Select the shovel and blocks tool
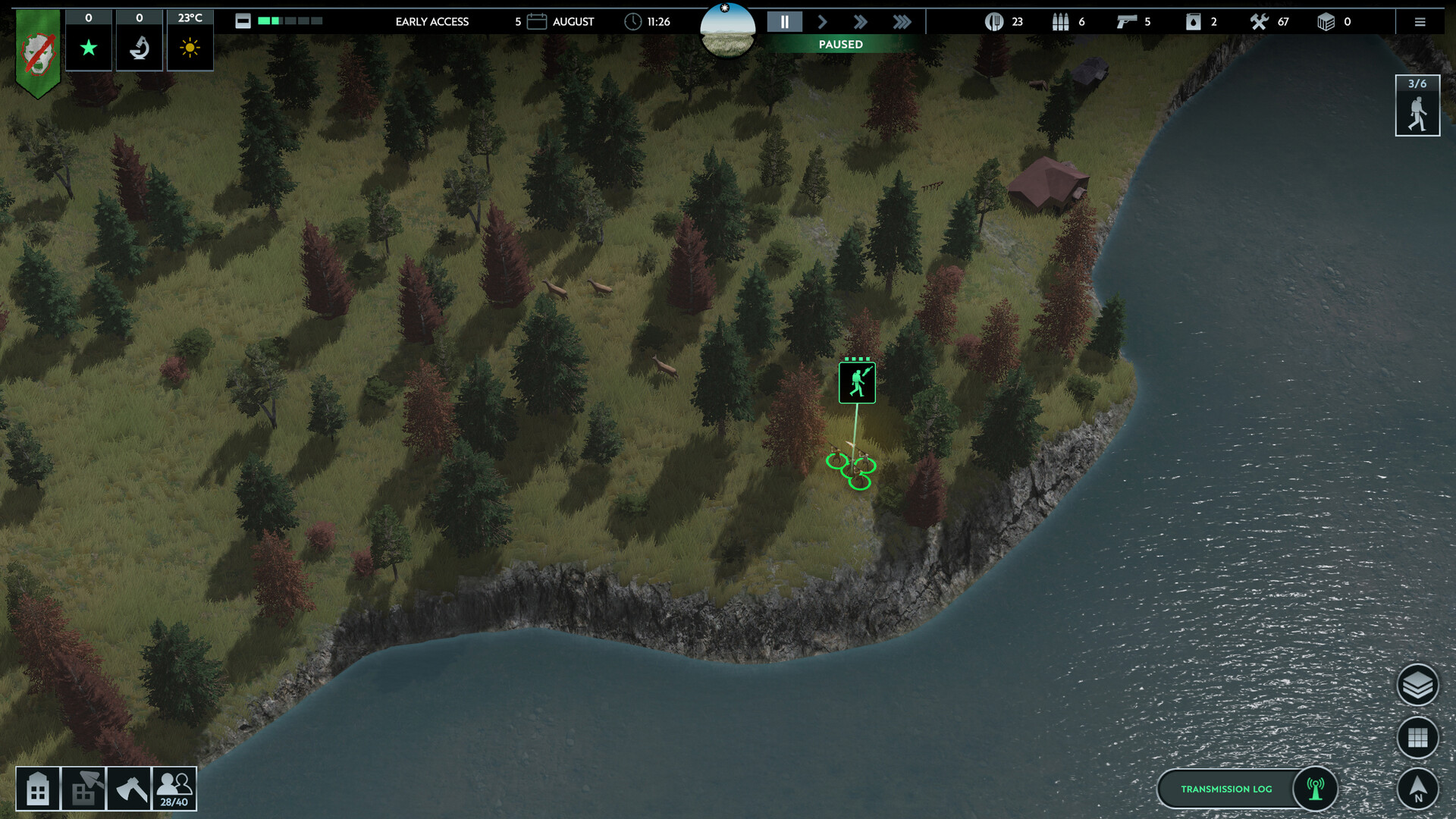1456x819 pixels. 83,789
